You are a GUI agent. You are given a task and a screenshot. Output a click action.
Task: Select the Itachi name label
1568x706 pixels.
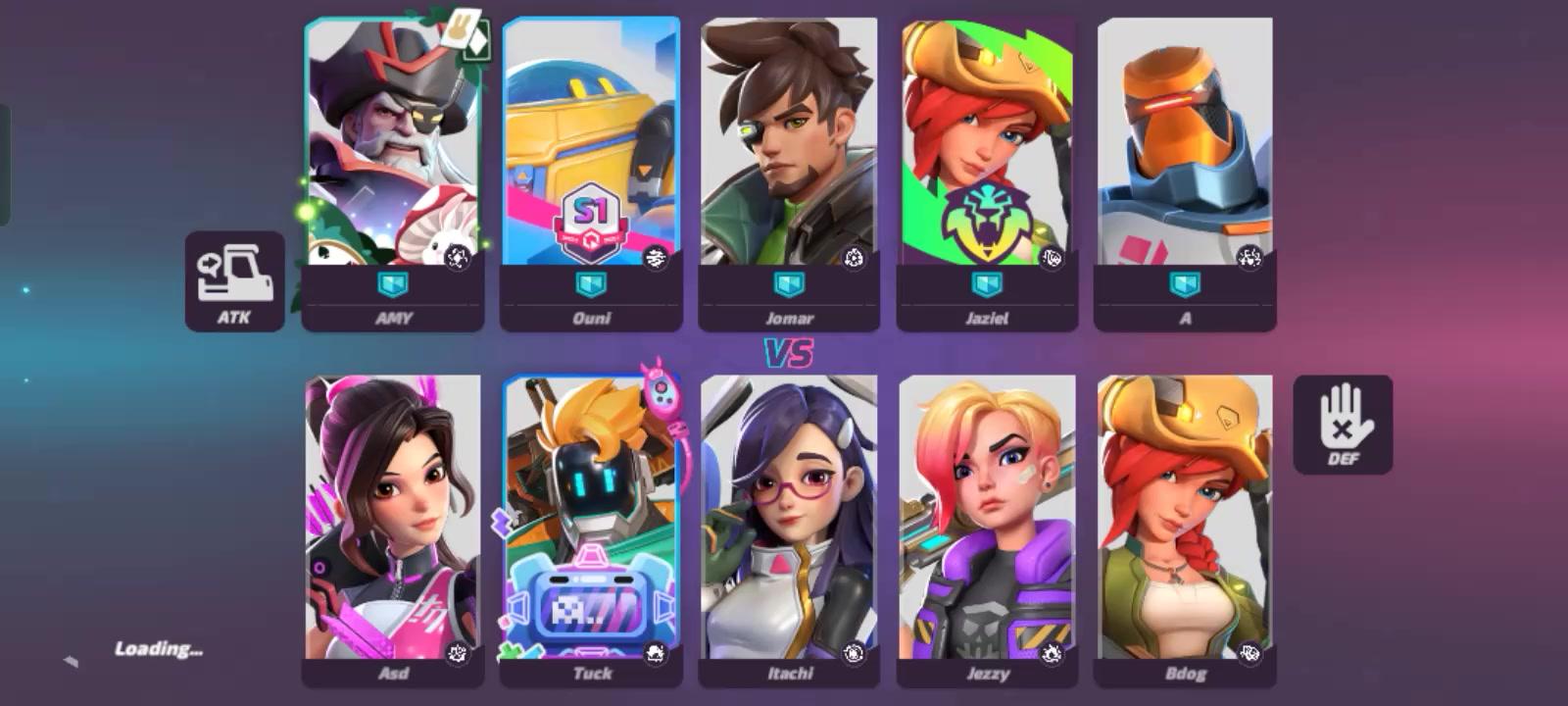click(x=791, y=674)
